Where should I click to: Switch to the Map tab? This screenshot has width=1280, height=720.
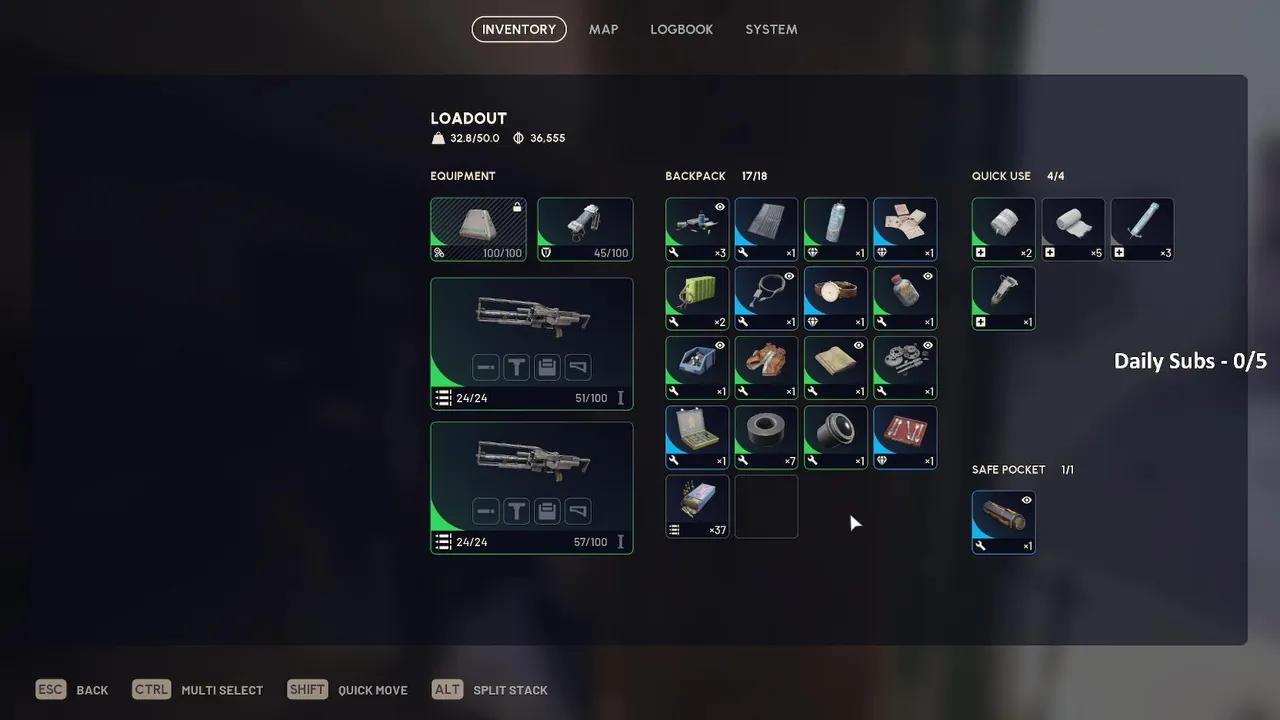[x=603, y=29]
